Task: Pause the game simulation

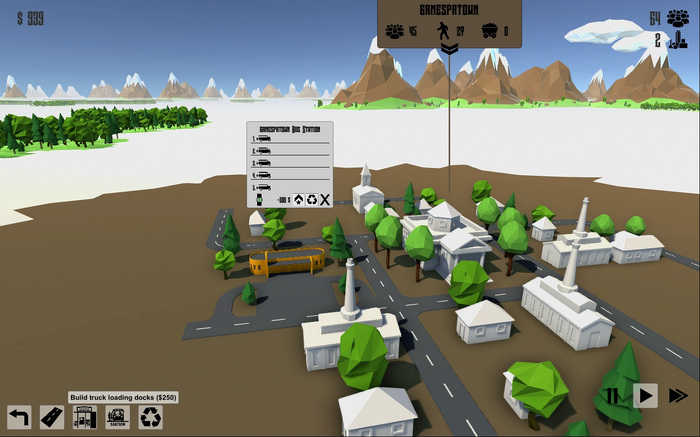Action: pos(611,396)
